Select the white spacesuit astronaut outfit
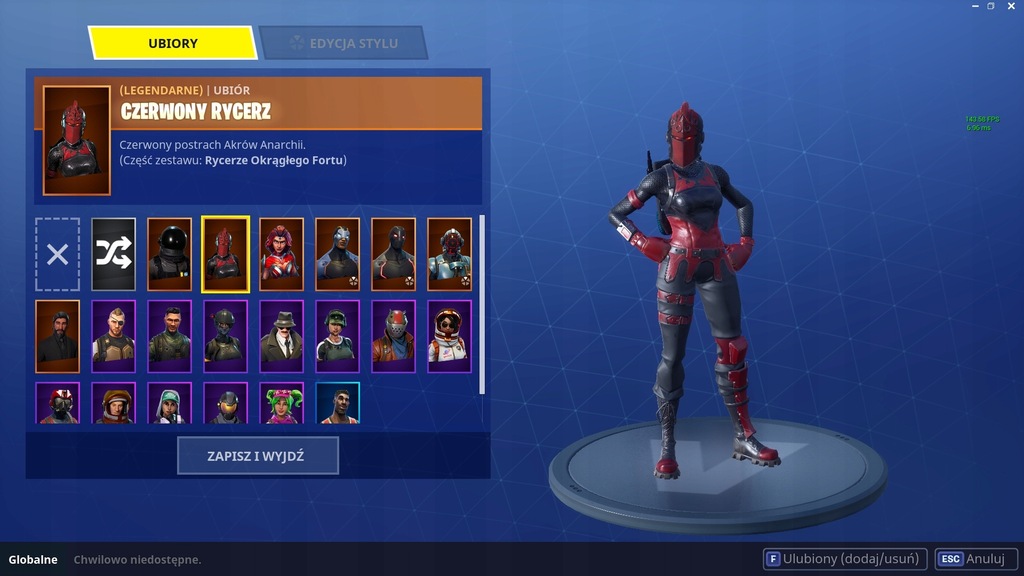The height and width of the screenshot is (576, 1024). tap(450, 336)
